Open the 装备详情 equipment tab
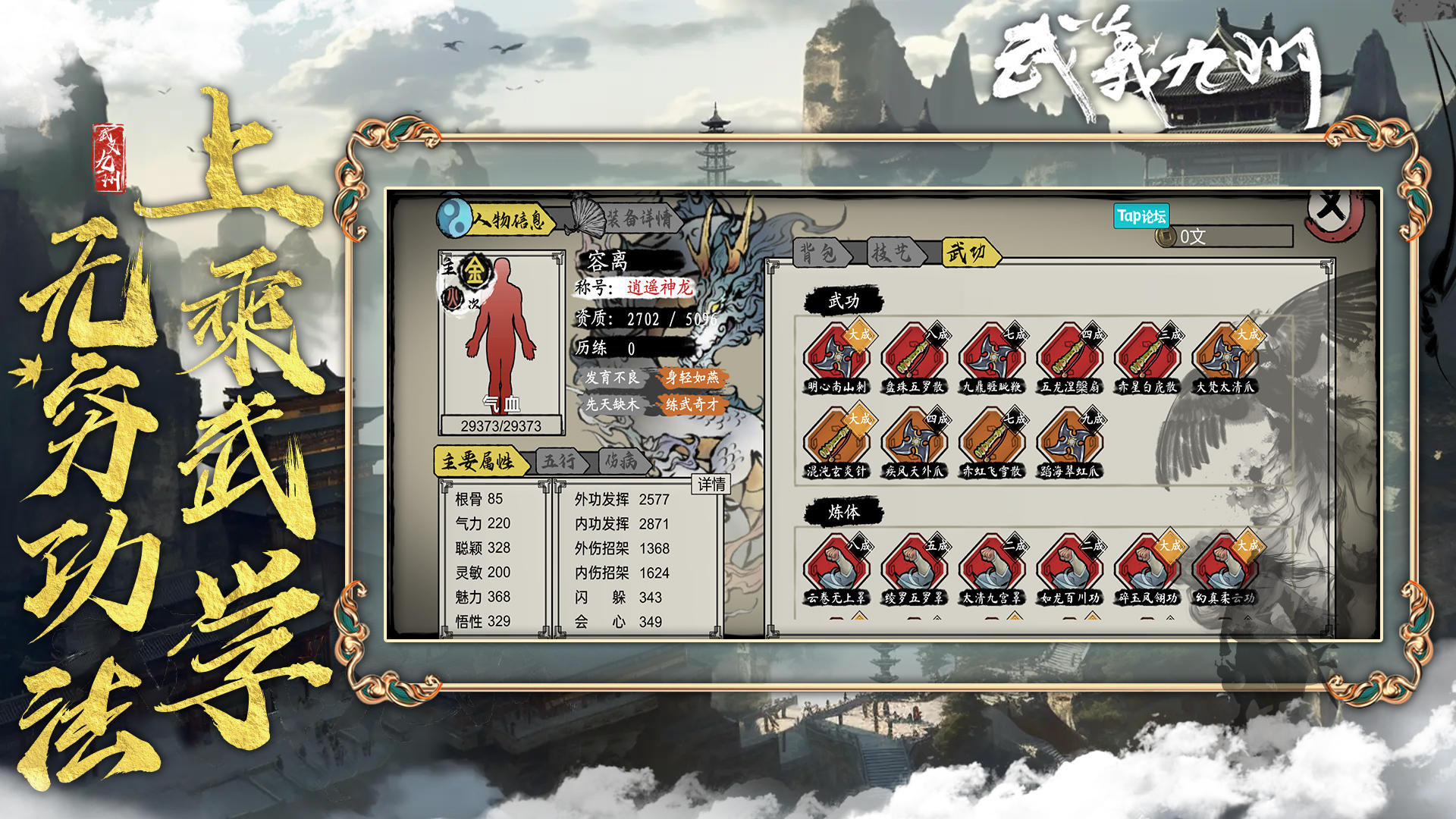The width and height of the screenshot is (1456, 819). point(635,218)
